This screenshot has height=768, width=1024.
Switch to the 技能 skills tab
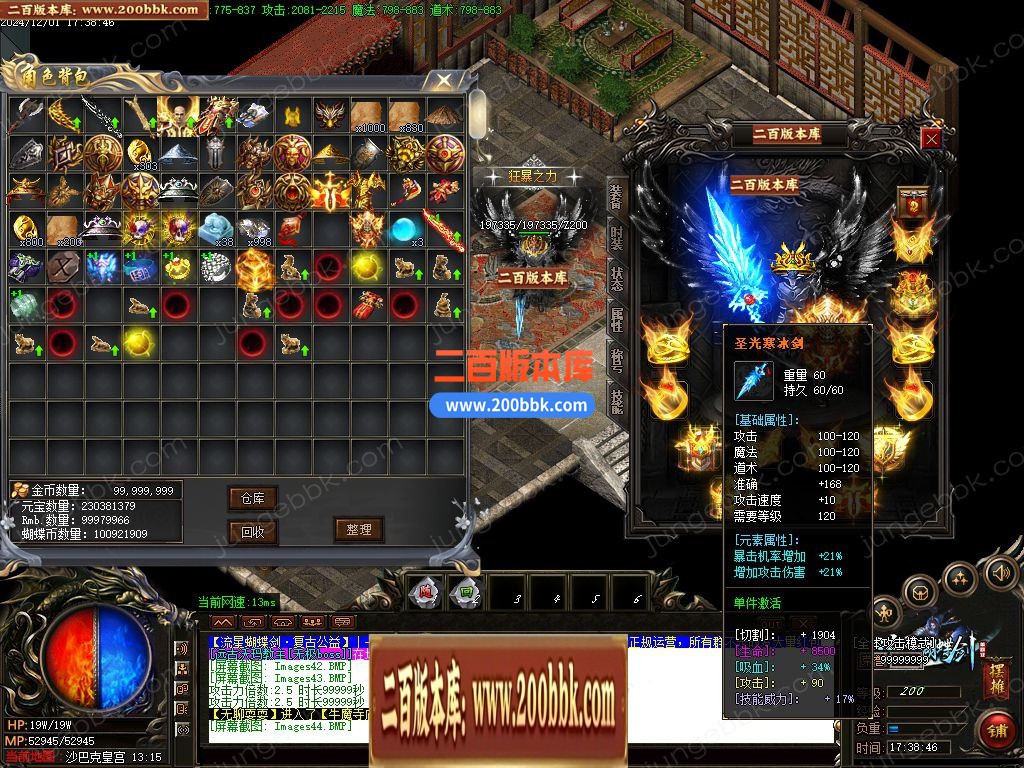click(616, 401)
